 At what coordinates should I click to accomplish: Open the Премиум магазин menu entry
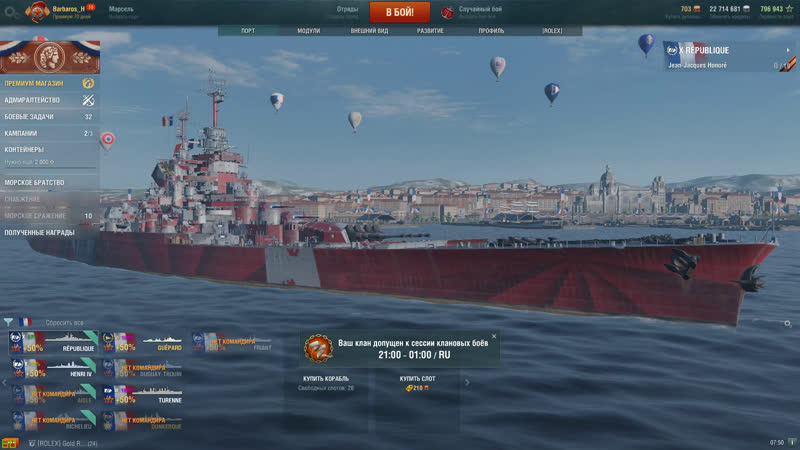(48, 83)
